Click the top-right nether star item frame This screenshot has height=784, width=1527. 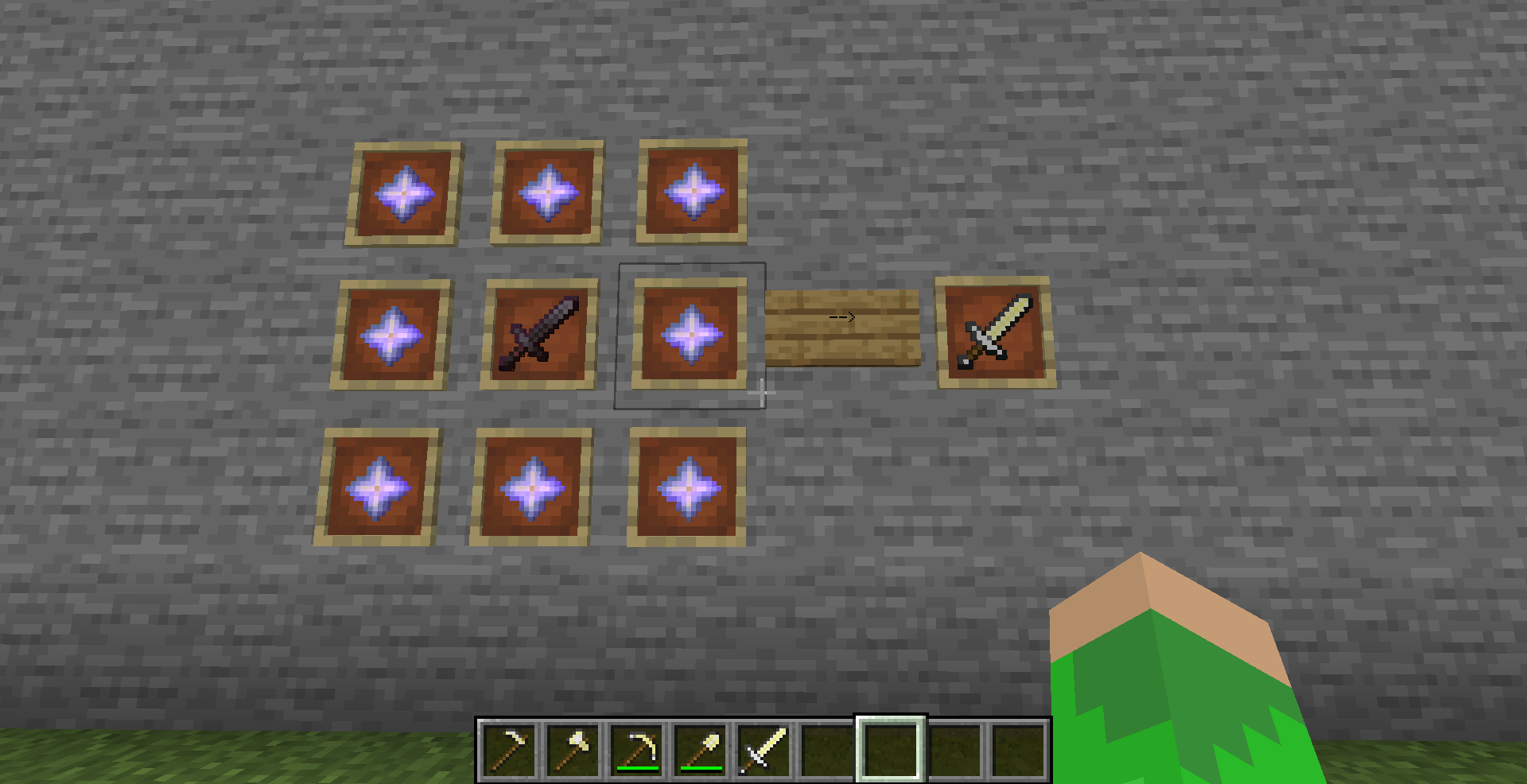click(x=692, y=189)
